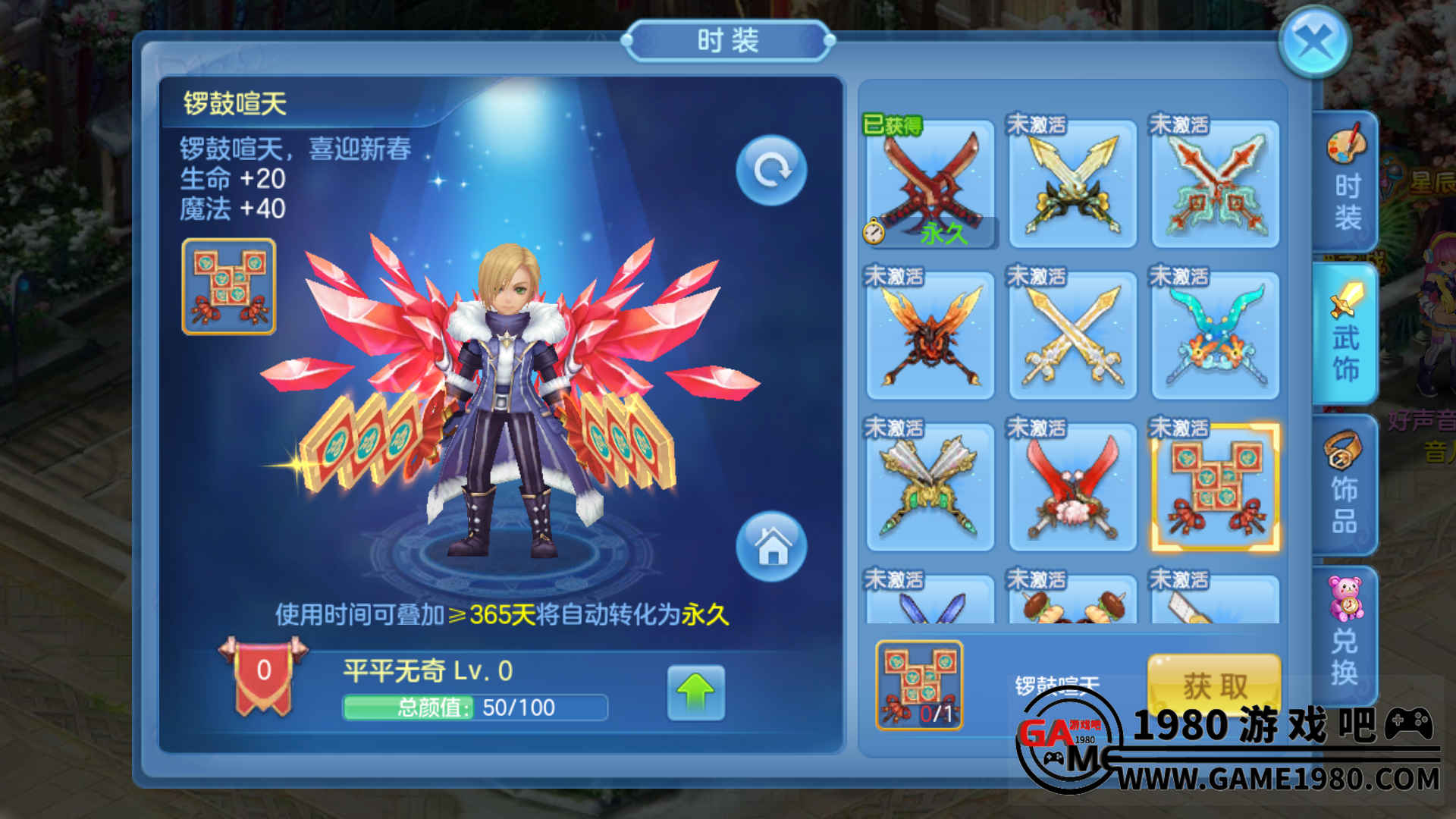Choose the teal dragon-horn weapon skin
The image size is (1456, 819).
tap(1215, 335)
